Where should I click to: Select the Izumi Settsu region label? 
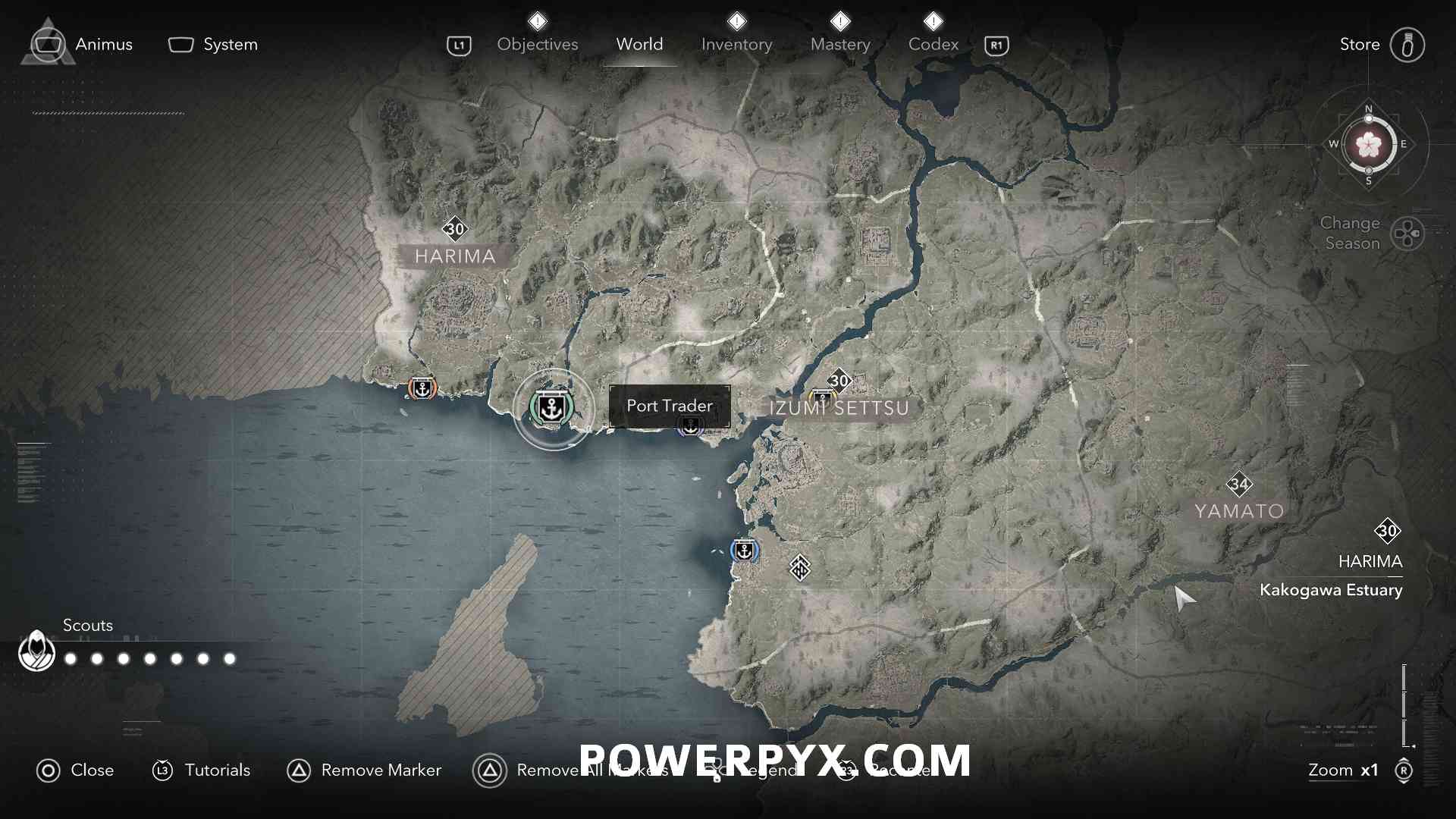point(839,408)
